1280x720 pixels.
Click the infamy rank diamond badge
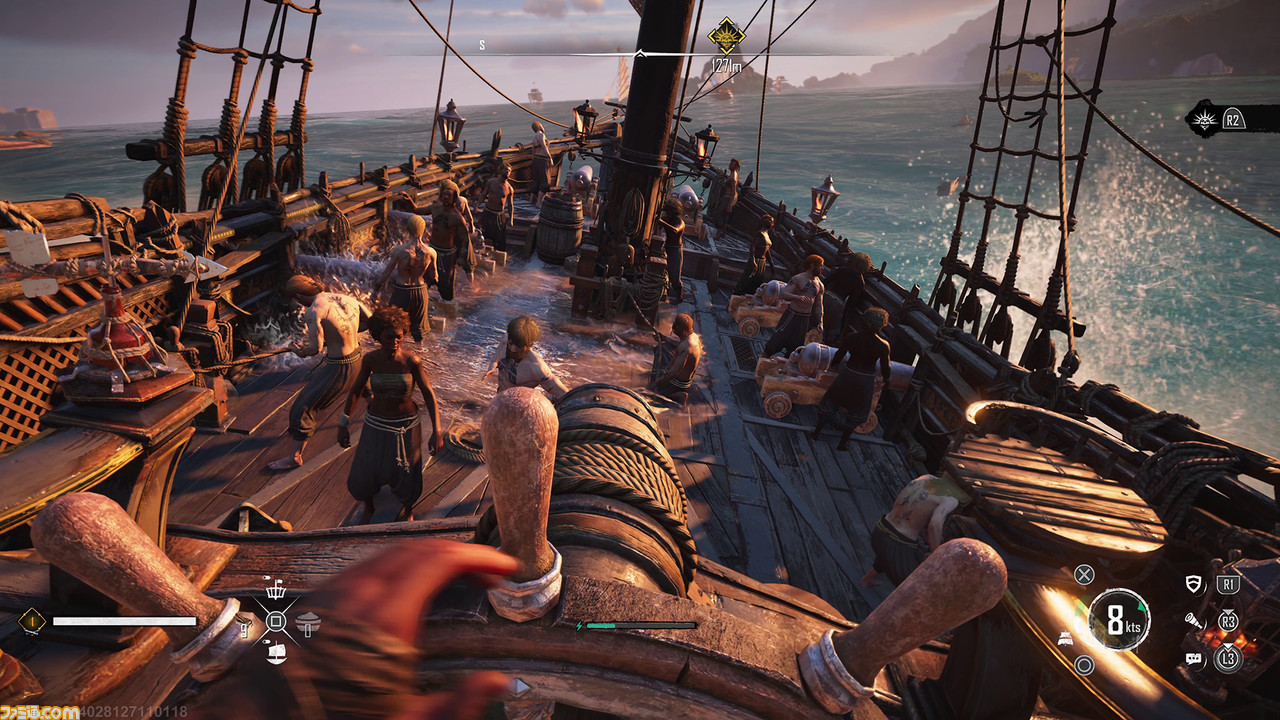pyautogui.click(x=31, y=621)
